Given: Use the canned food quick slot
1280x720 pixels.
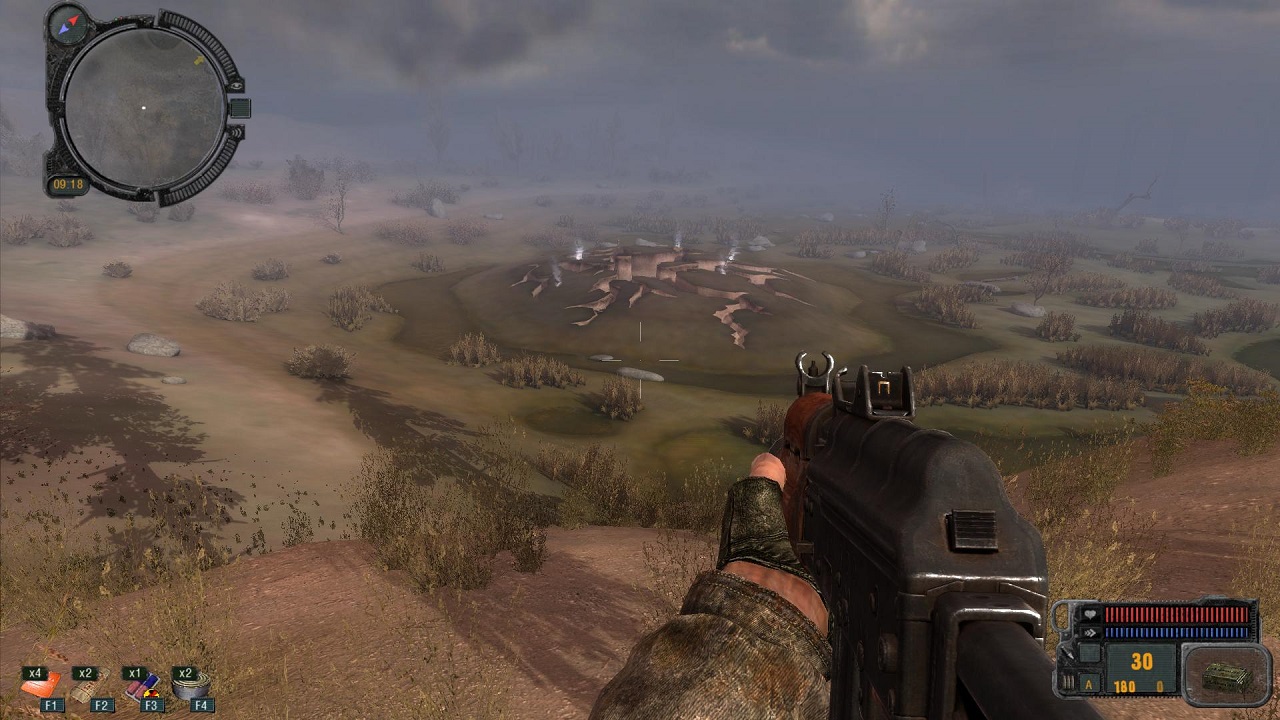Looking at the screenshot, I should tap(190, 686).
